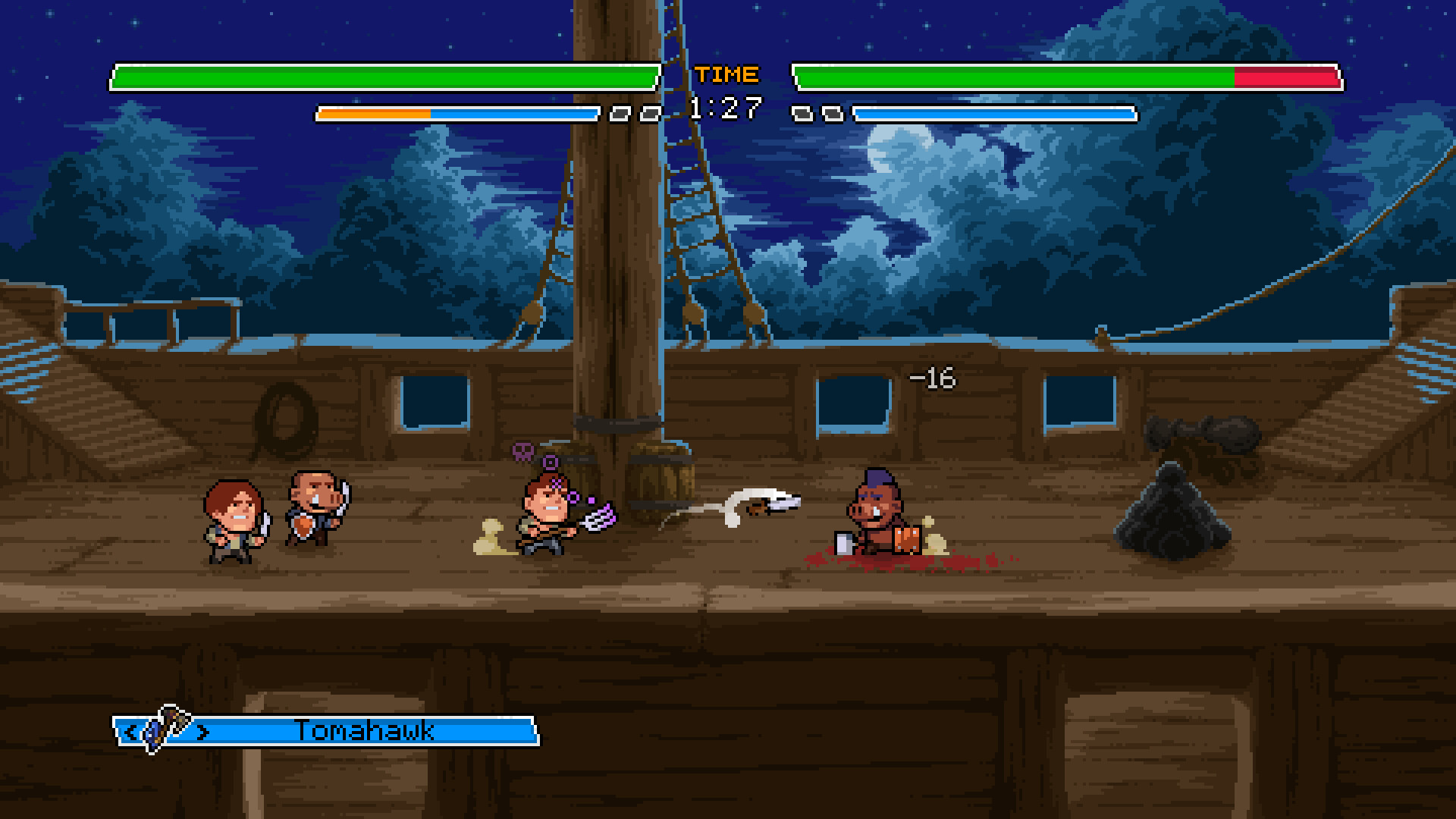The height and width of the screenshot is (819, 1456).
Task: Click the purple swirl stun icon near the mast
Action: 550,462
